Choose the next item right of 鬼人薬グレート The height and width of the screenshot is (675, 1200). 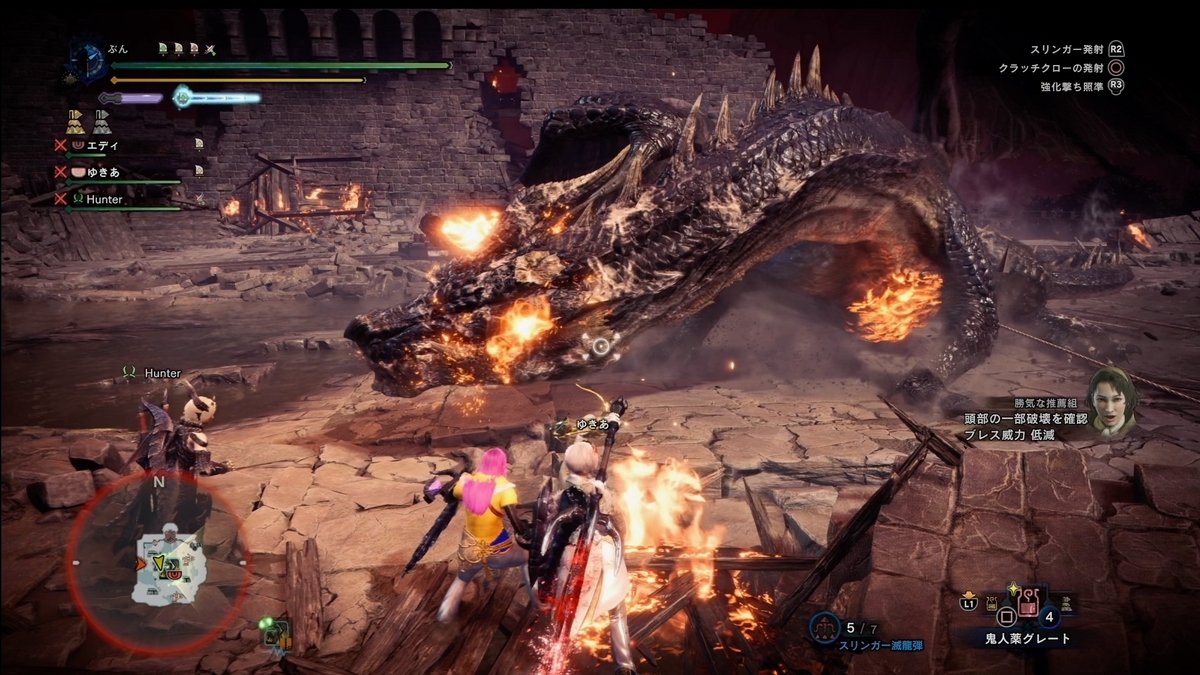point(1067,604)
